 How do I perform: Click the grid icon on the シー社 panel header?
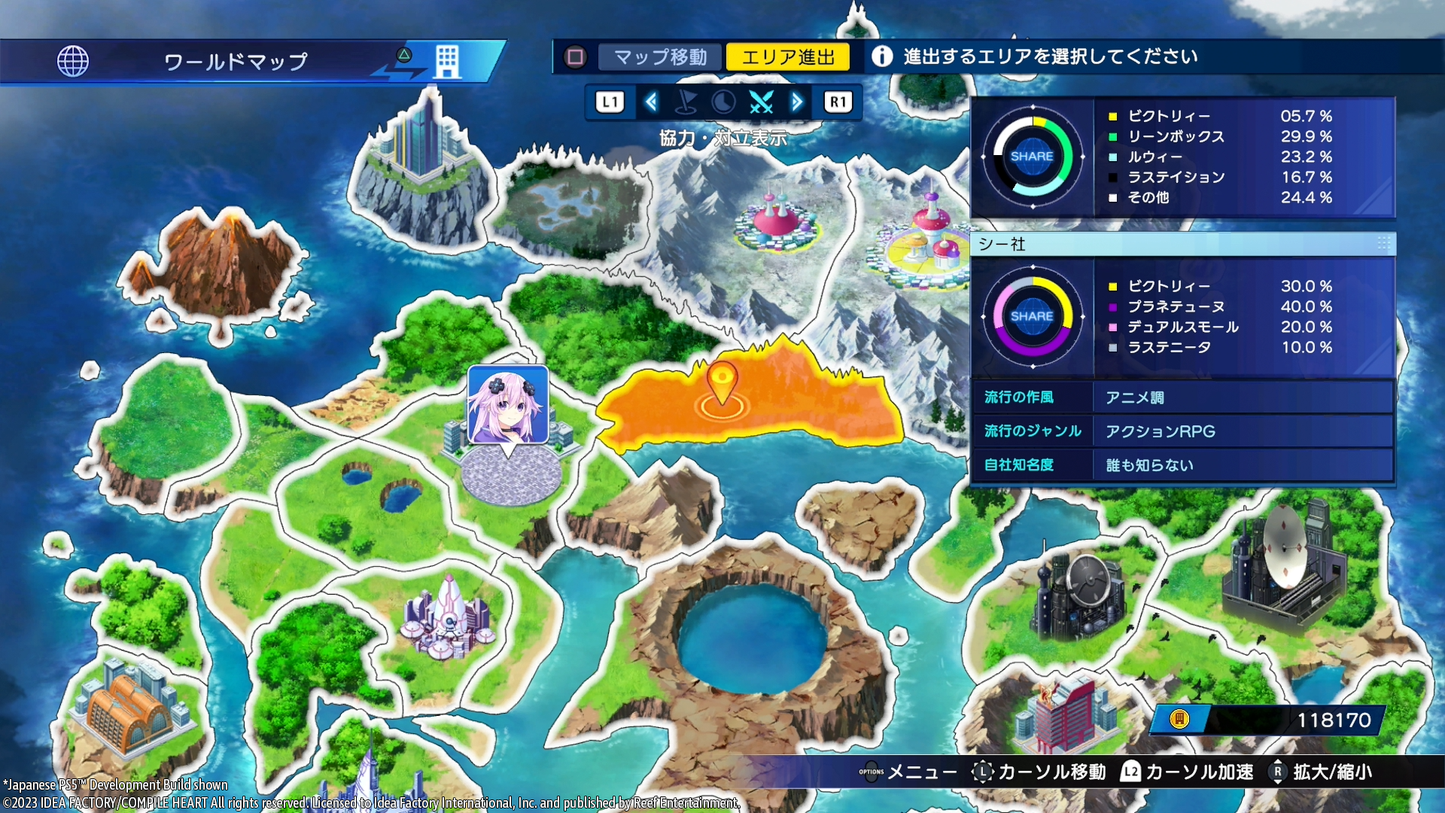pos(1386,243)
